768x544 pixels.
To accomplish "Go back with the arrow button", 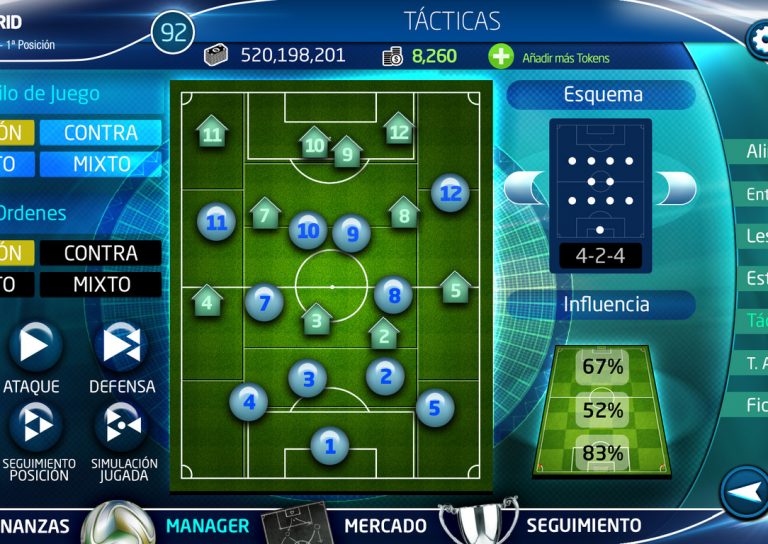I will point(742,492).
